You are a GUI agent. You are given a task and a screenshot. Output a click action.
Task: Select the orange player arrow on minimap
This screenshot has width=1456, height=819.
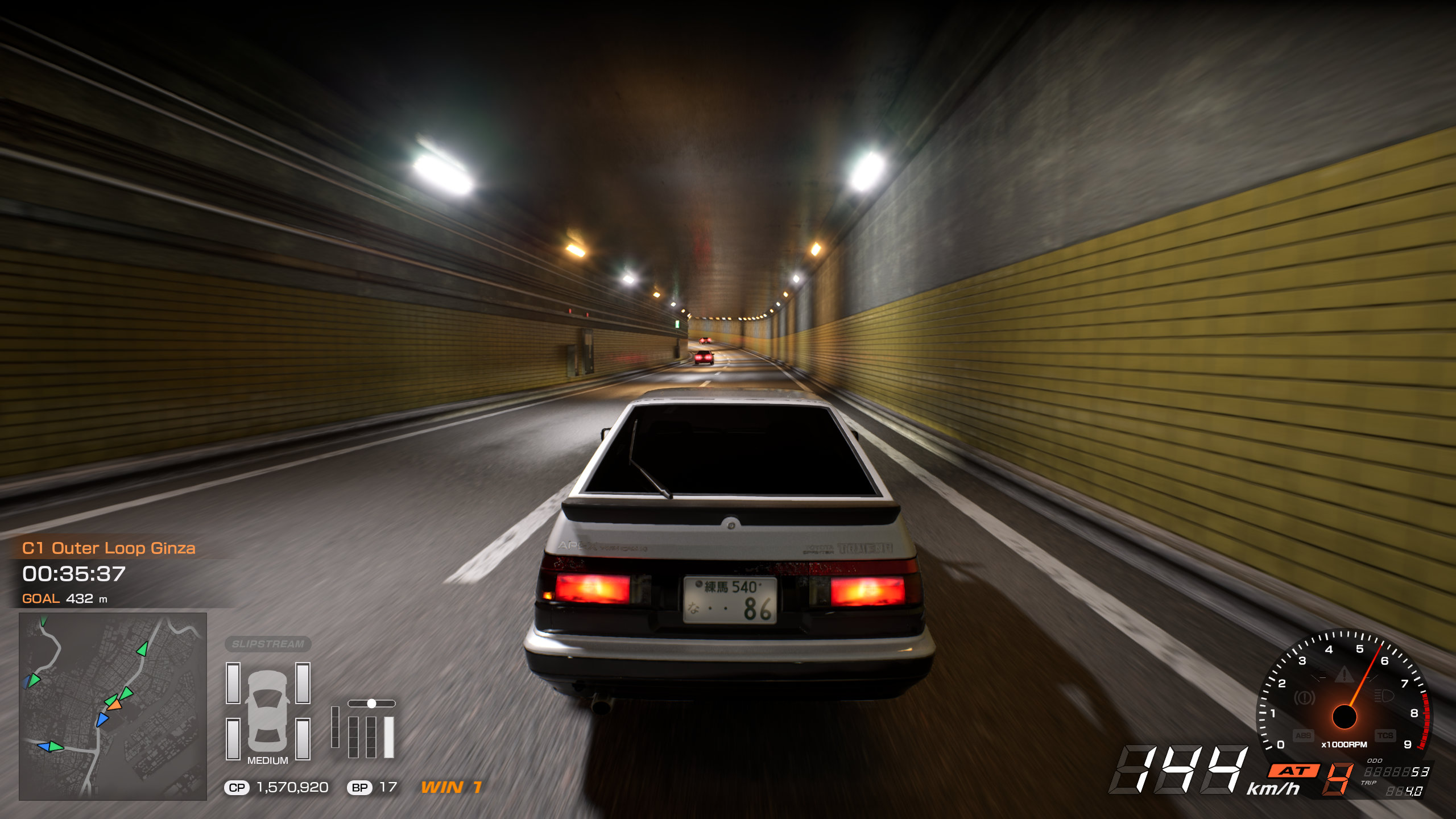click(x=114, y=705)
